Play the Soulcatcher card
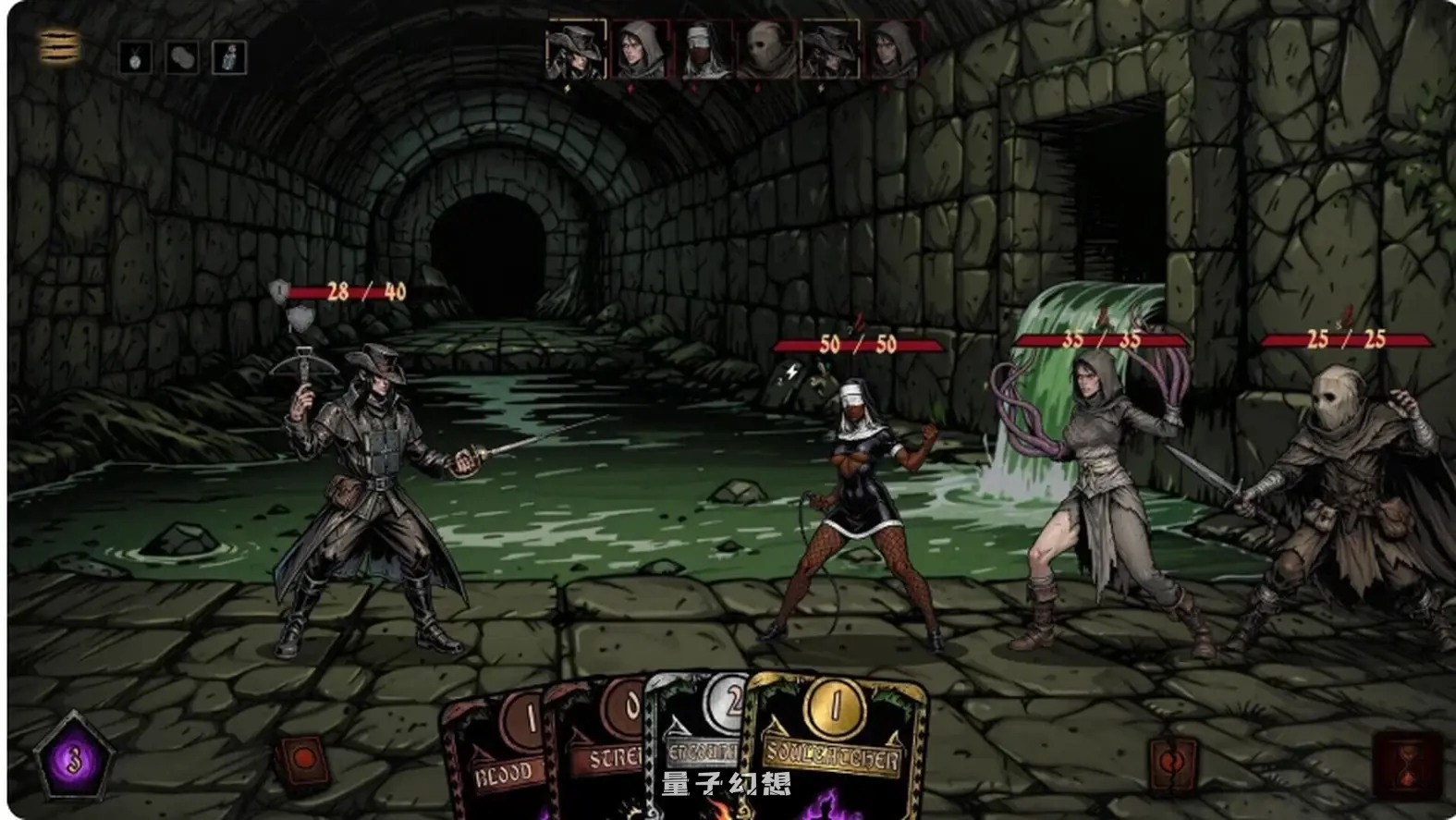Screen dimensions: 1456x820 coord(837,749)
